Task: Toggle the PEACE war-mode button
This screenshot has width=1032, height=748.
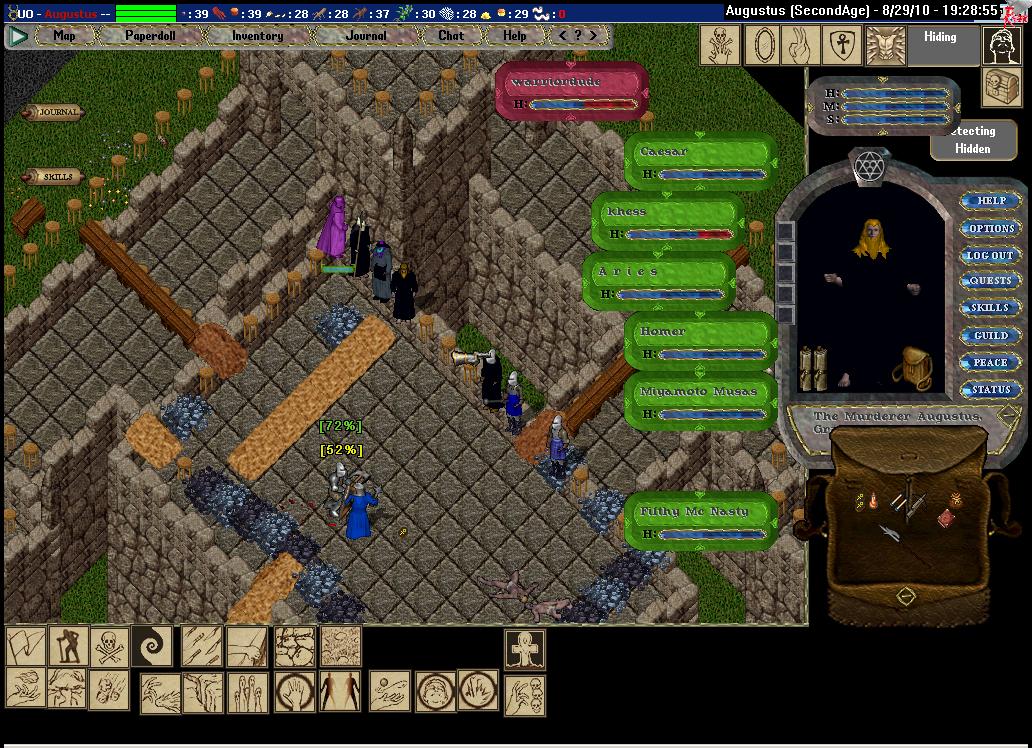Action: click(990, 363)
